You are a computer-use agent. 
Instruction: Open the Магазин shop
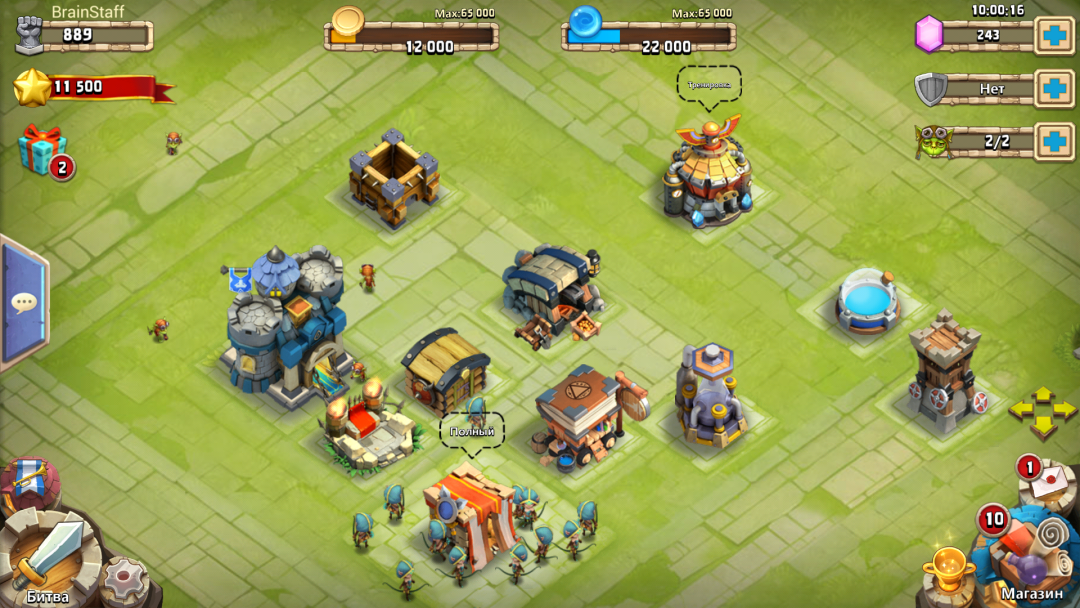pyautogui.click(x=1030, y=562)
